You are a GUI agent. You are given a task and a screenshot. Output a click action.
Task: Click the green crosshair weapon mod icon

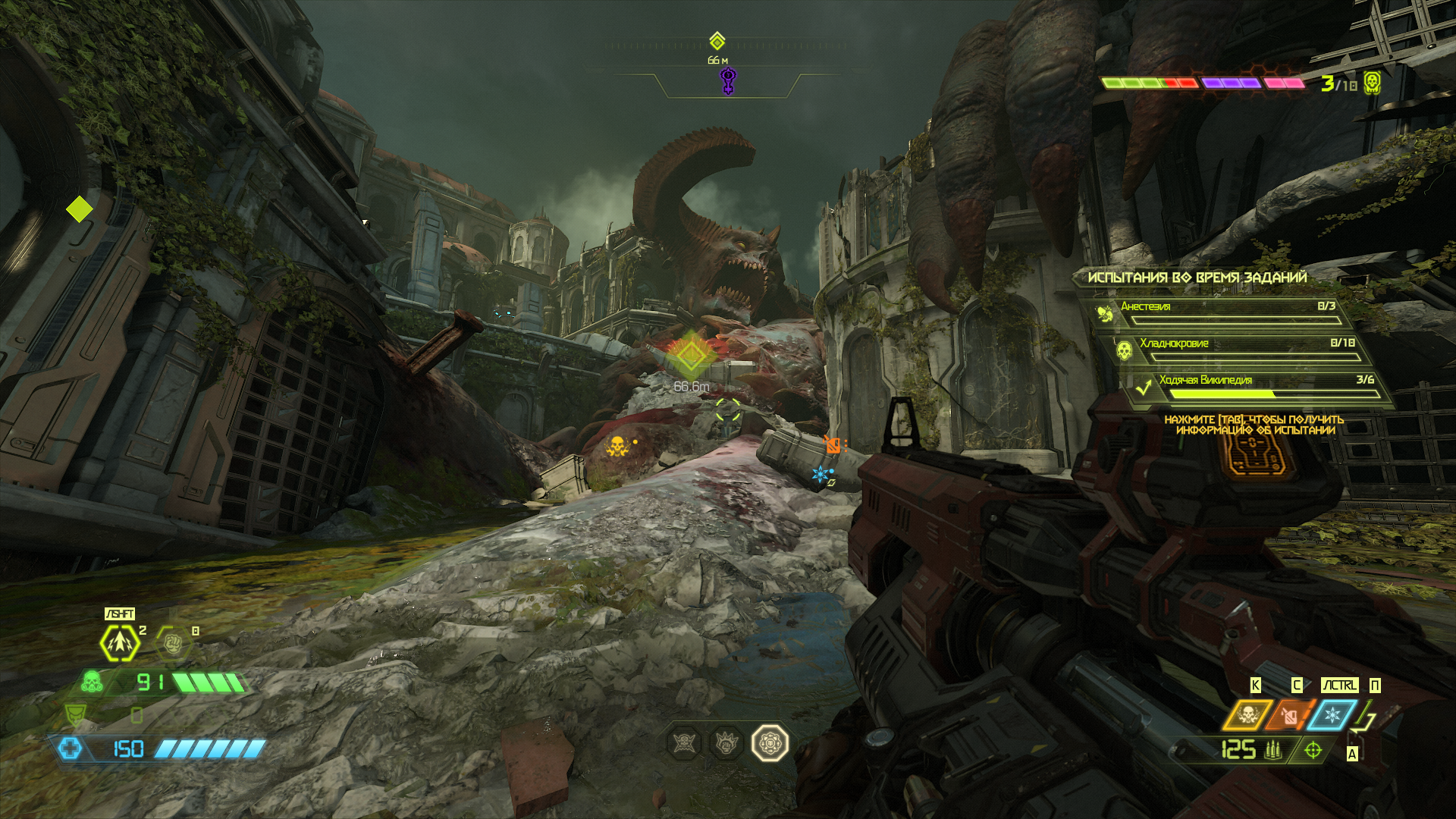[1313, 750]
